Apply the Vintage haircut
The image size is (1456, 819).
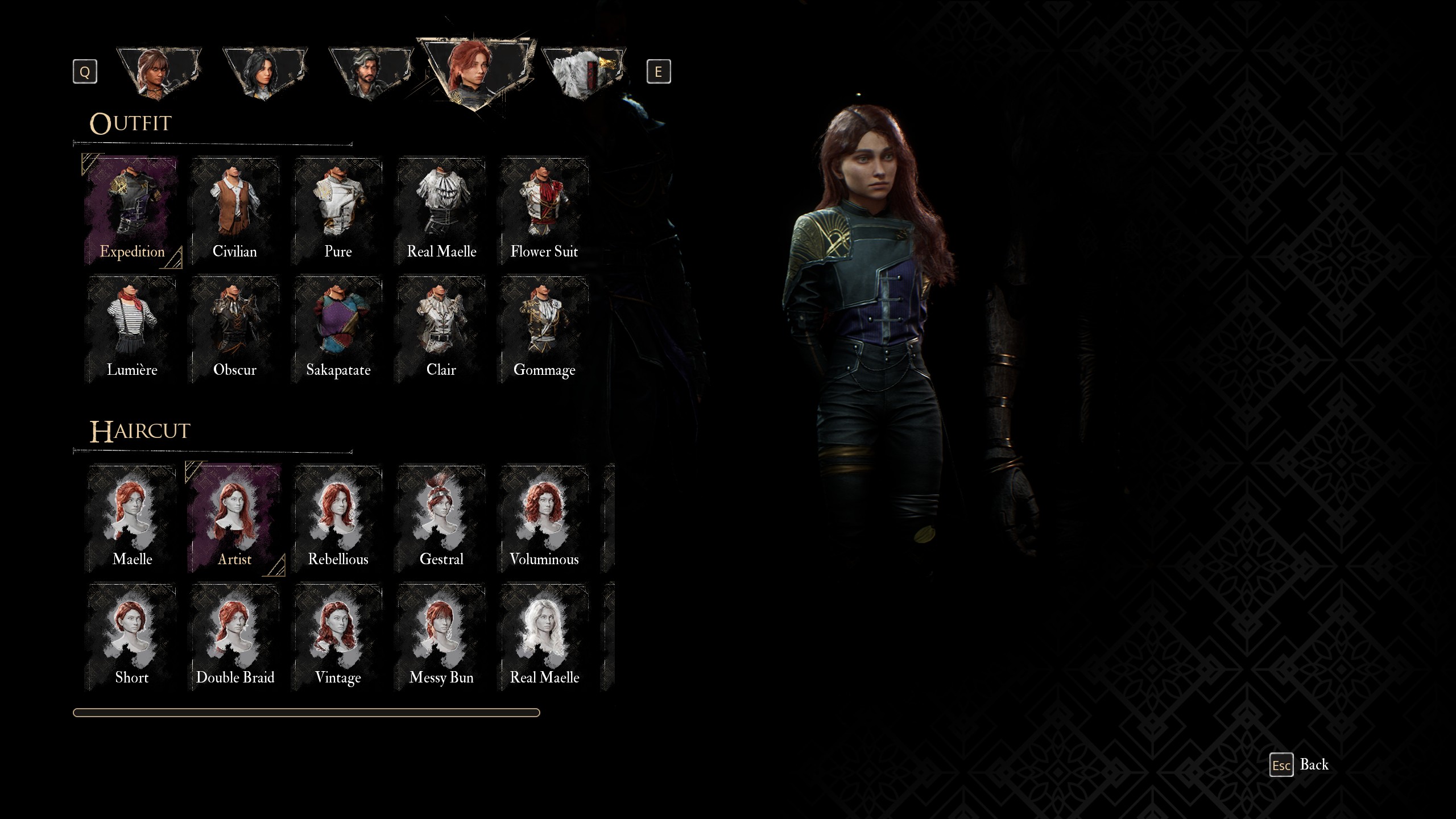[338, 637]
